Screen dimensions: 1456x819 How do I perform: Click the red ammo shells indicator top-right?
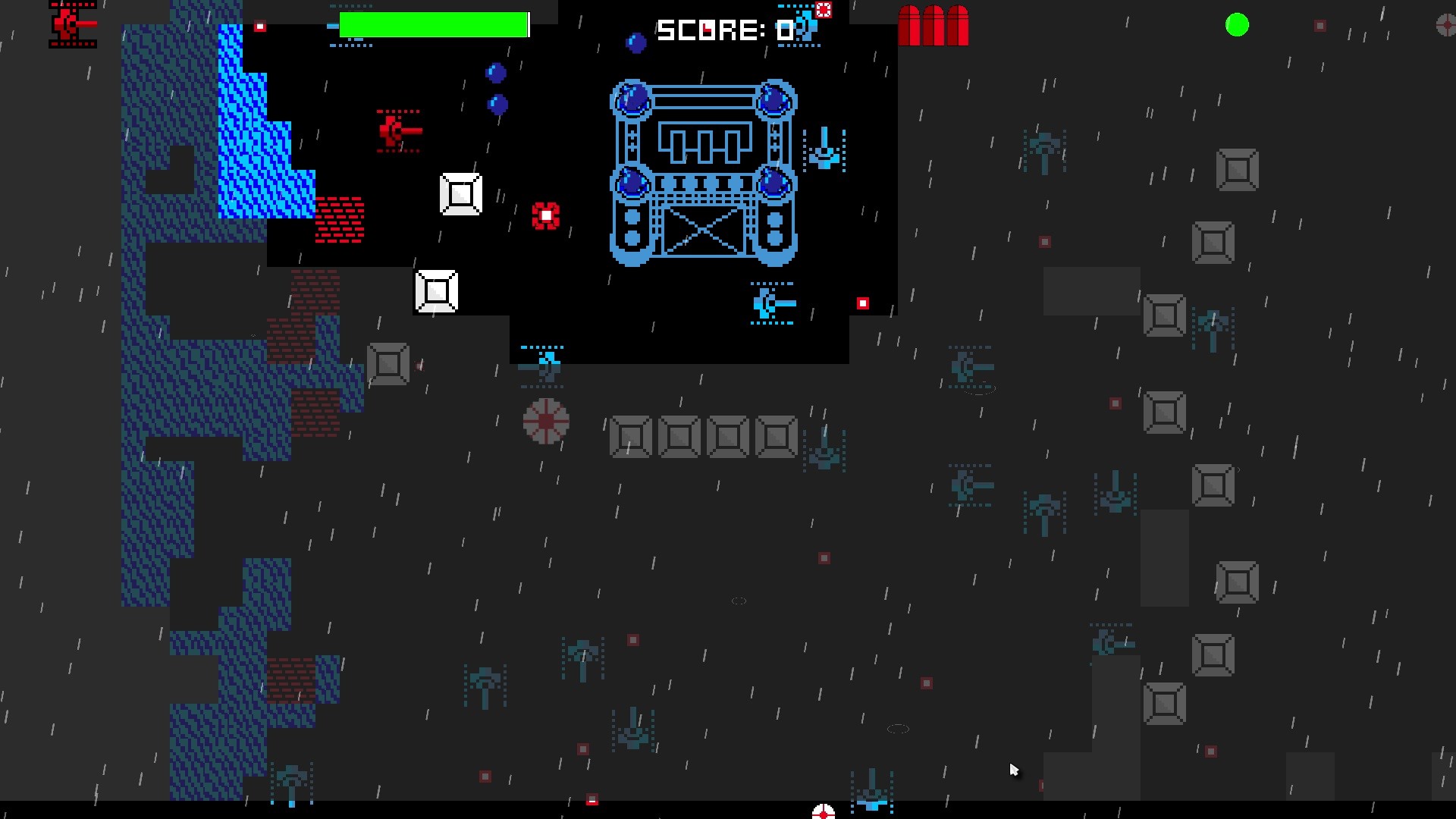click(933, 25)
